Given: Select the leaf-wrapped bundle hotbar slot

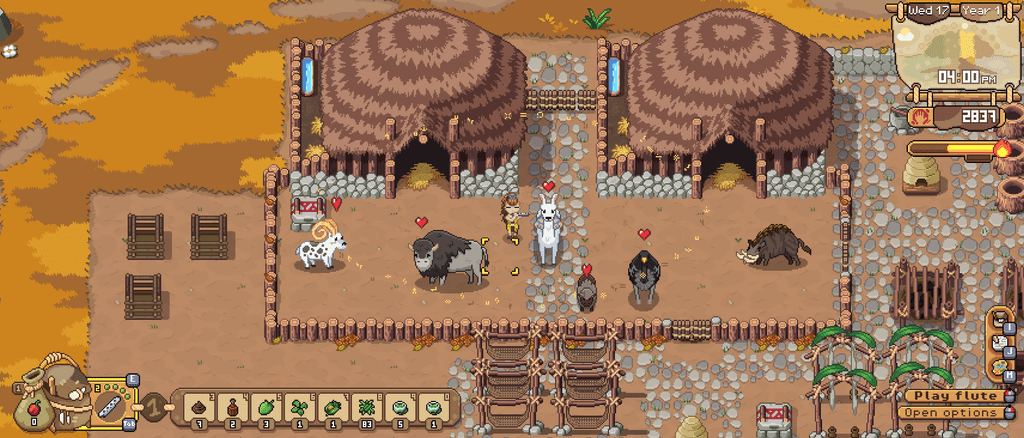Looking at the screenshot, I should [332, 407].
